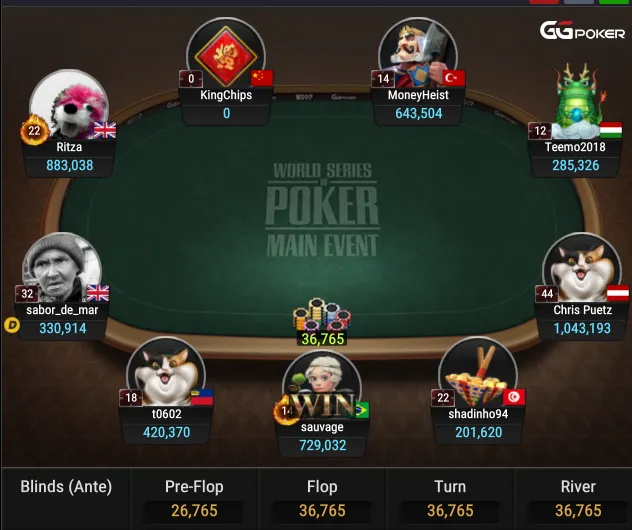Image resolution: width=632 pixels, height=530 pixels.
Task: Switch to the Flop street tab
Action: tap(322, 498)
